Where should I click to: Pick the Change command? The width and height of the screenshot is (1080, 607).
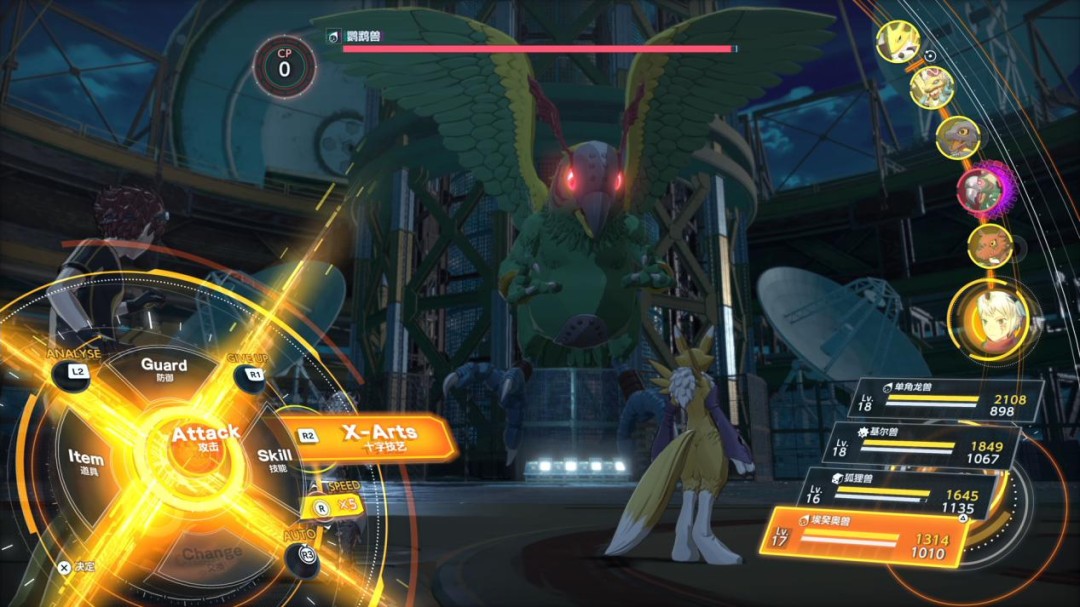point(212,553)
